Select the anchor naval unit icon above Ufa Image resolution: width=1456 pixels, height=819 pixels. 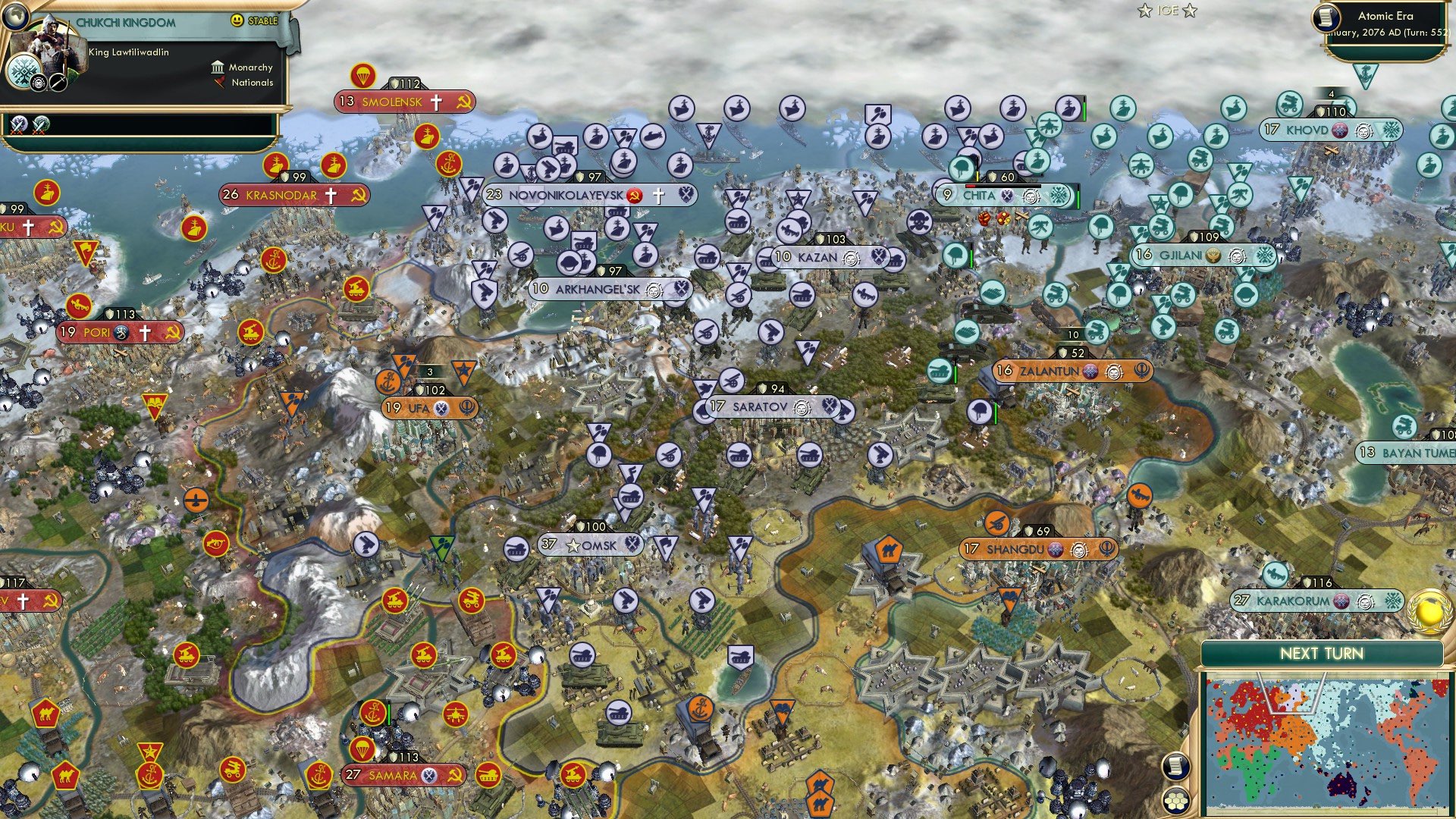[389, 383]
